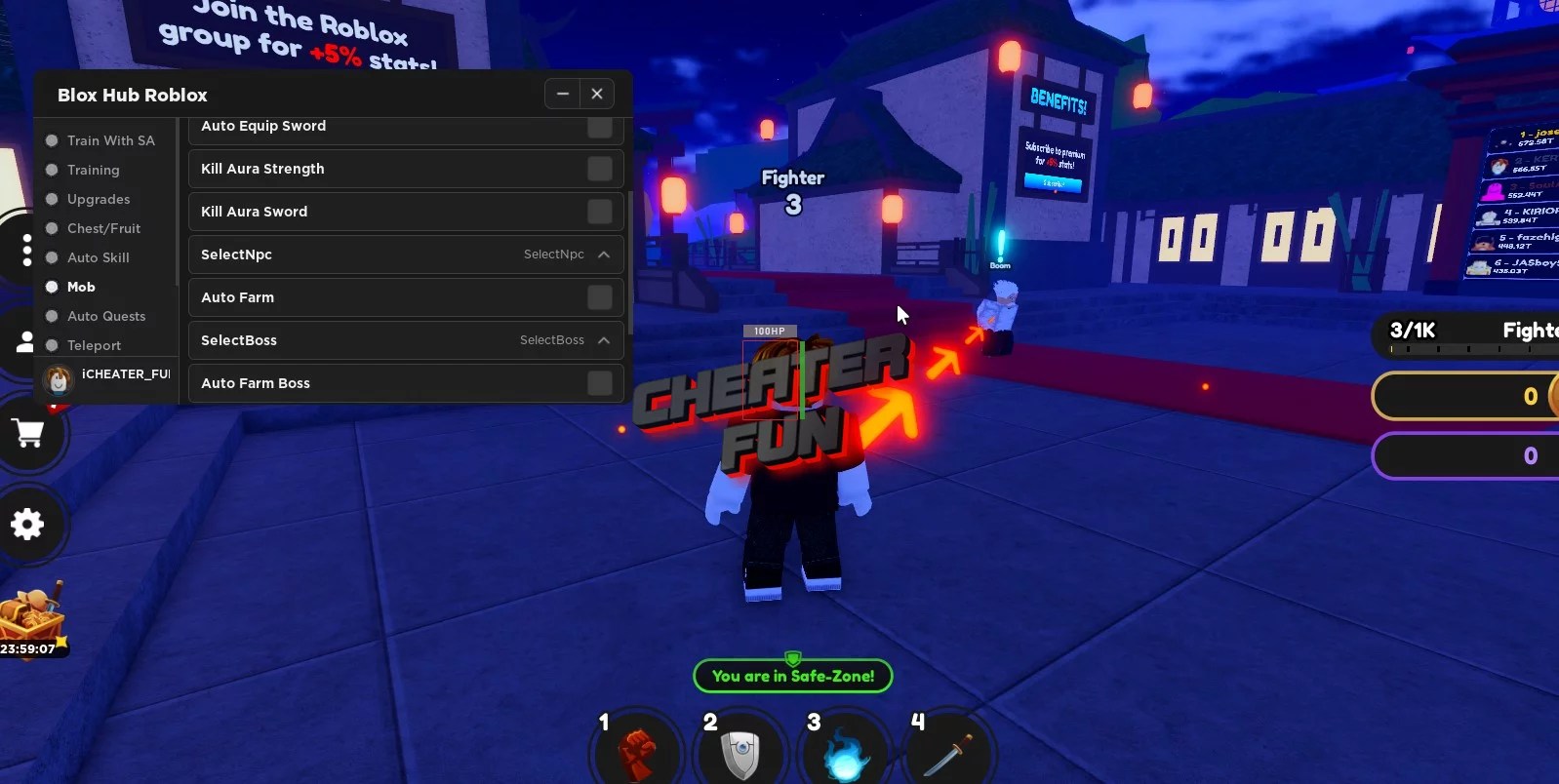Click the You are in Safe-Zone banner
The width and height of the screenshot is (1559, 784).
pyautogui.click(x=792, y=675)
